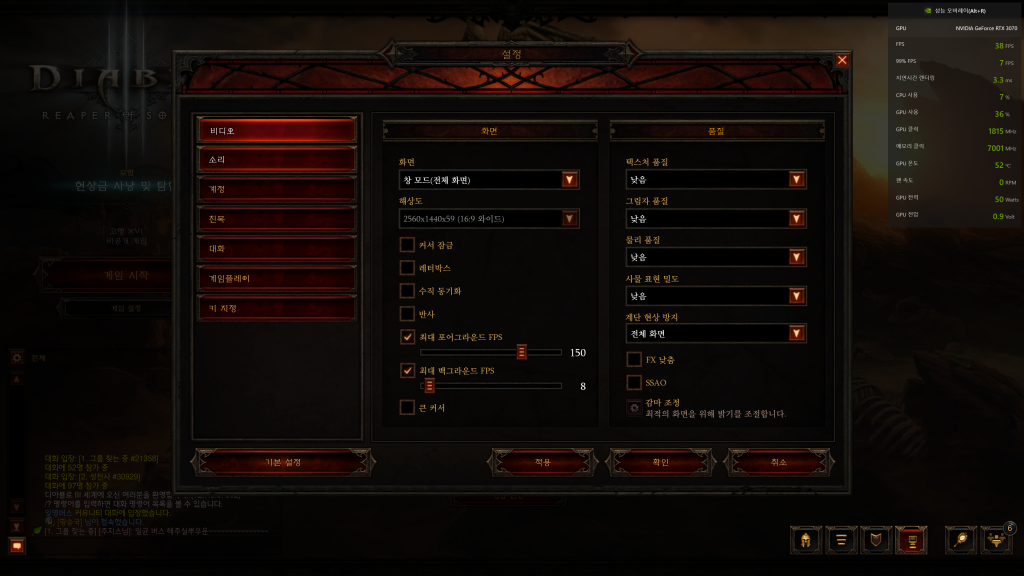Uncheck 최대 포어그라운드 FPS checkbox

[x=407, y=337]
